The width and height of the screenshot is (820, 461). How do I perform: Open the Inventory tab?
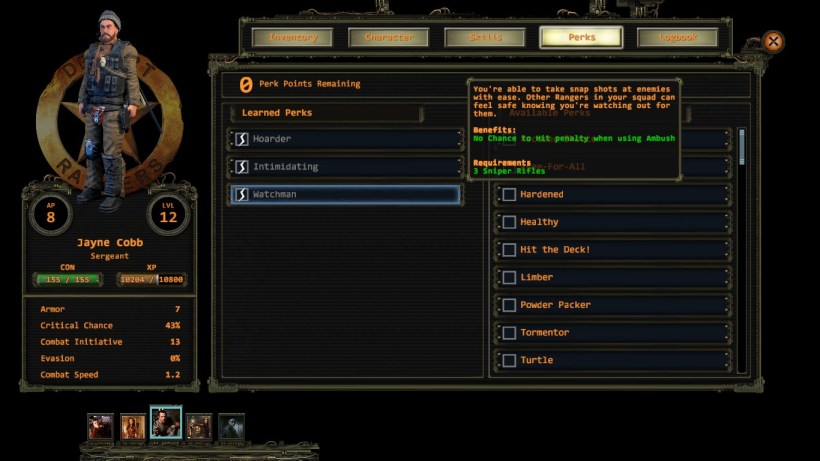point(293,38)
